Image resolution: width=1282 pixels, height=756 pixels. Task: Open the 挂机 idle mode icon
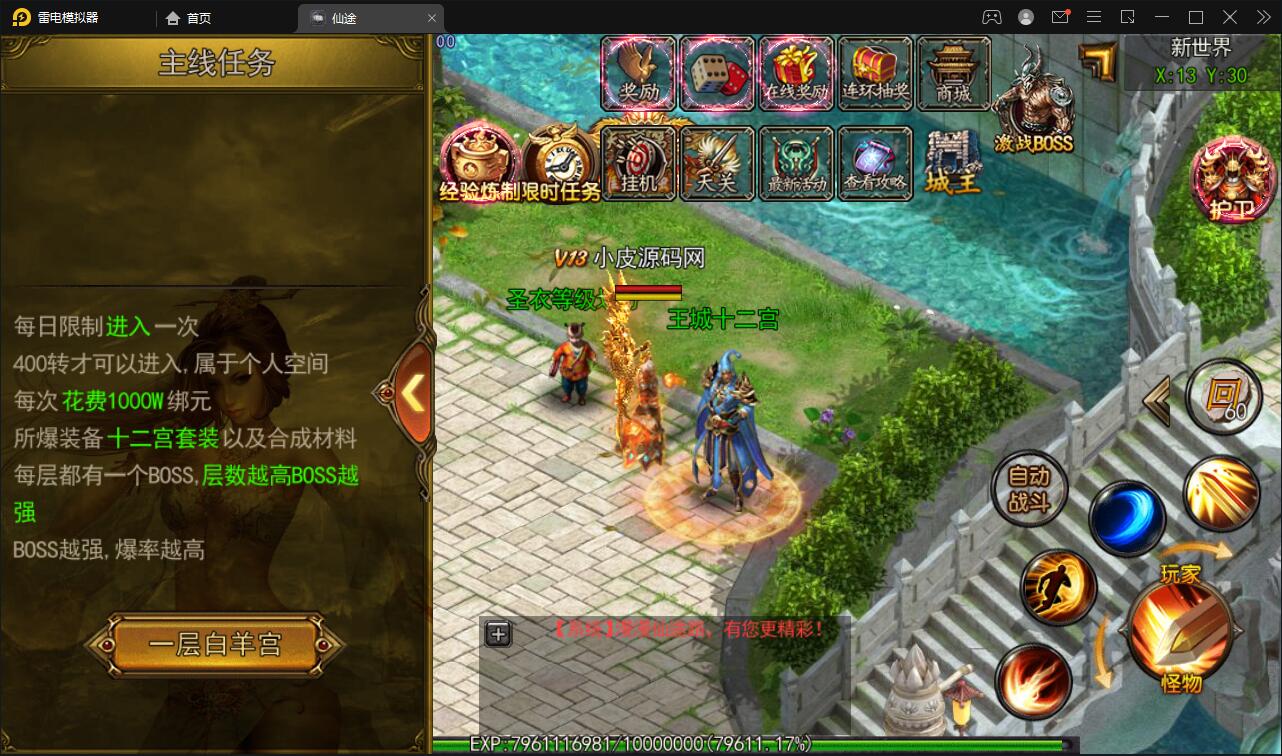(638, 162)
